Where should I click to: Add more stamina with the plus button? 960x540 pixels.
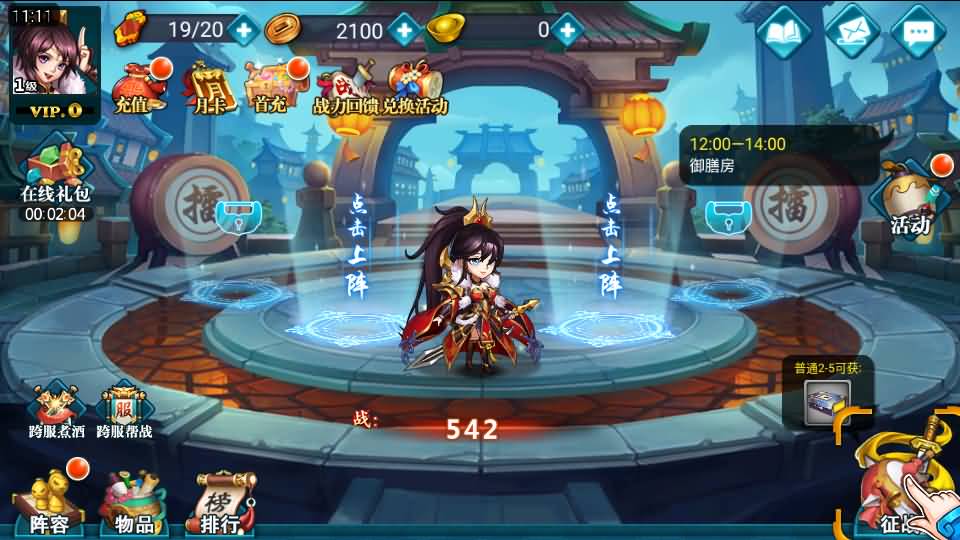245,29
